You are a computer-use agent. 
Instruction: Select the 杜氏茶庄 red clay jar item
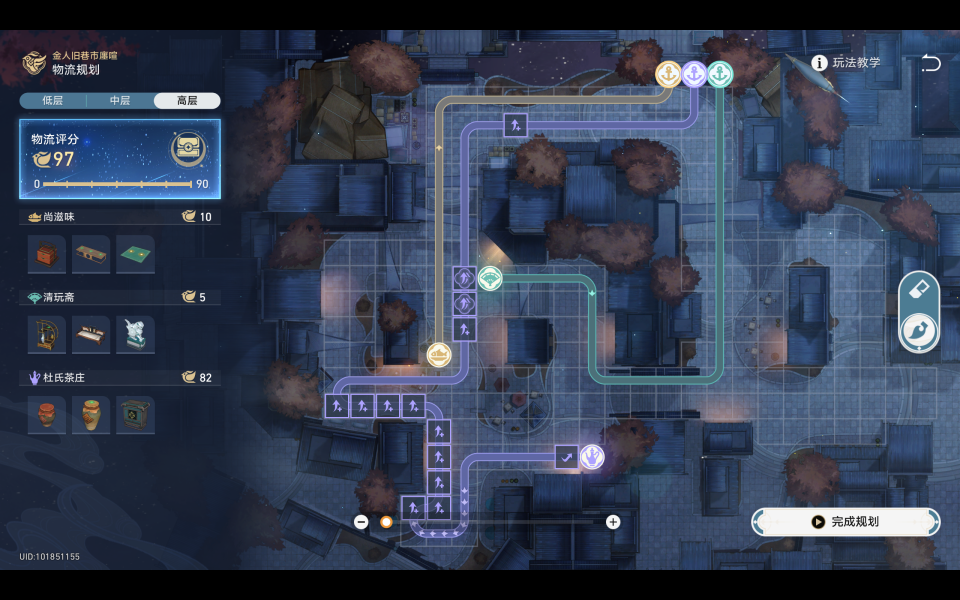coord(47,414)
